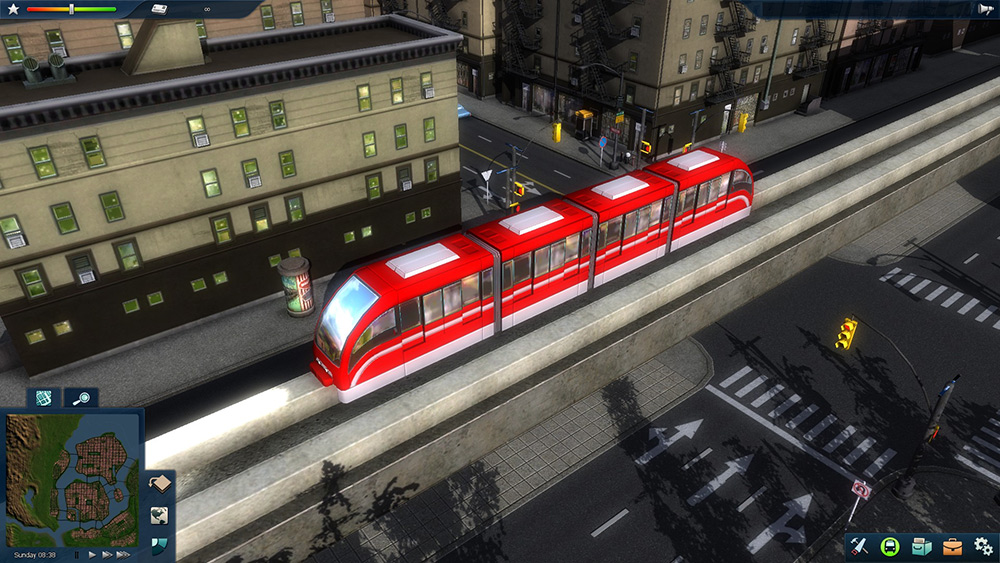
Task: Set game speed to normal play
Action: (x=92, y=554)
